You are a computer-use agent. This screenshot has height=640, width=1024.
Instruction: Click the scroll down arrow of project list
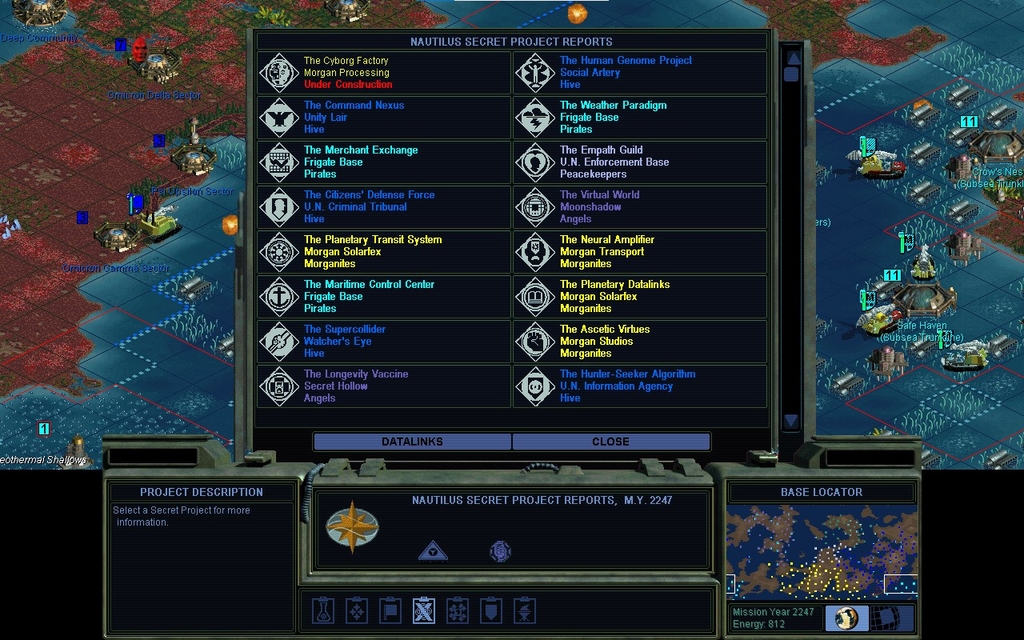[x=791, y=421]
